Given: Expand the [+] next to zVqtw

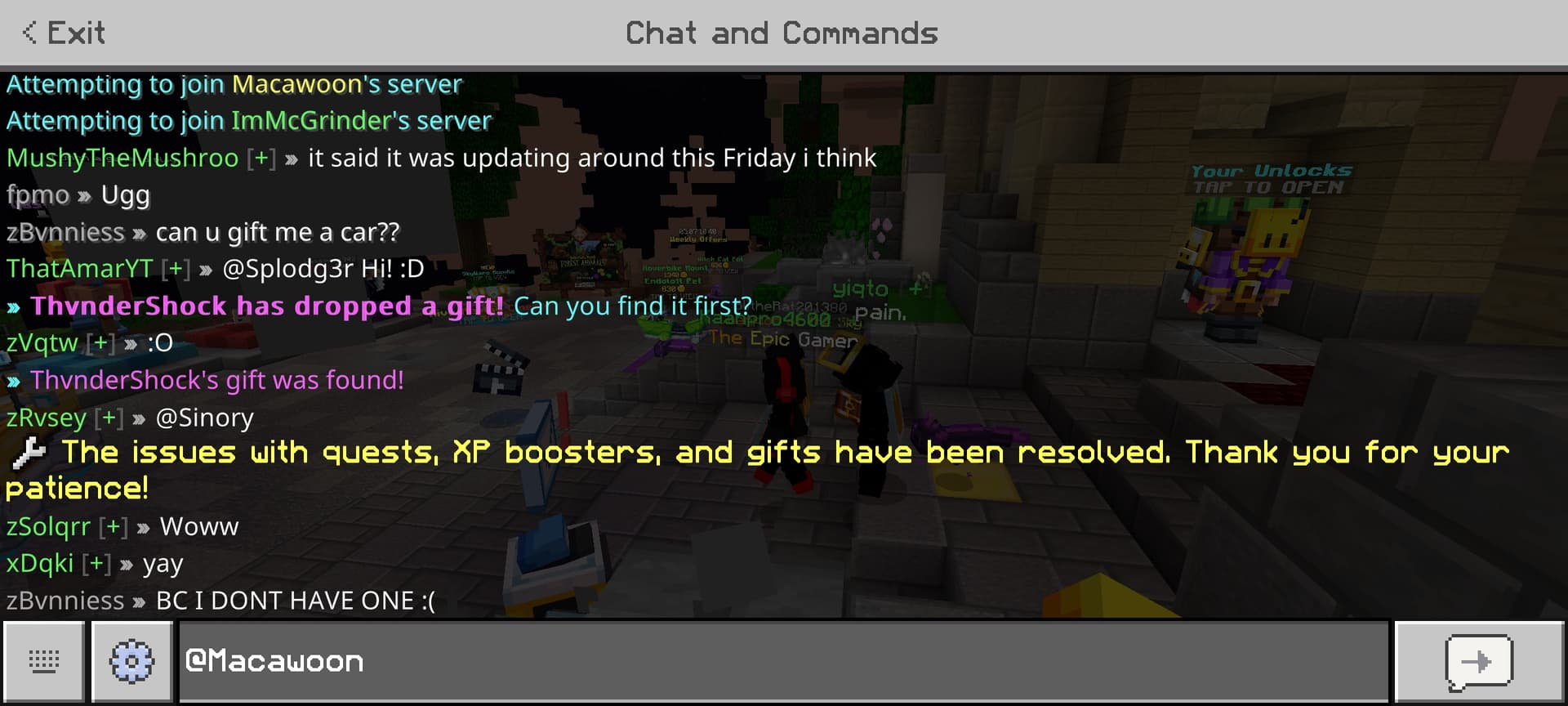Looking at the screenshot, I should [101, 342].
